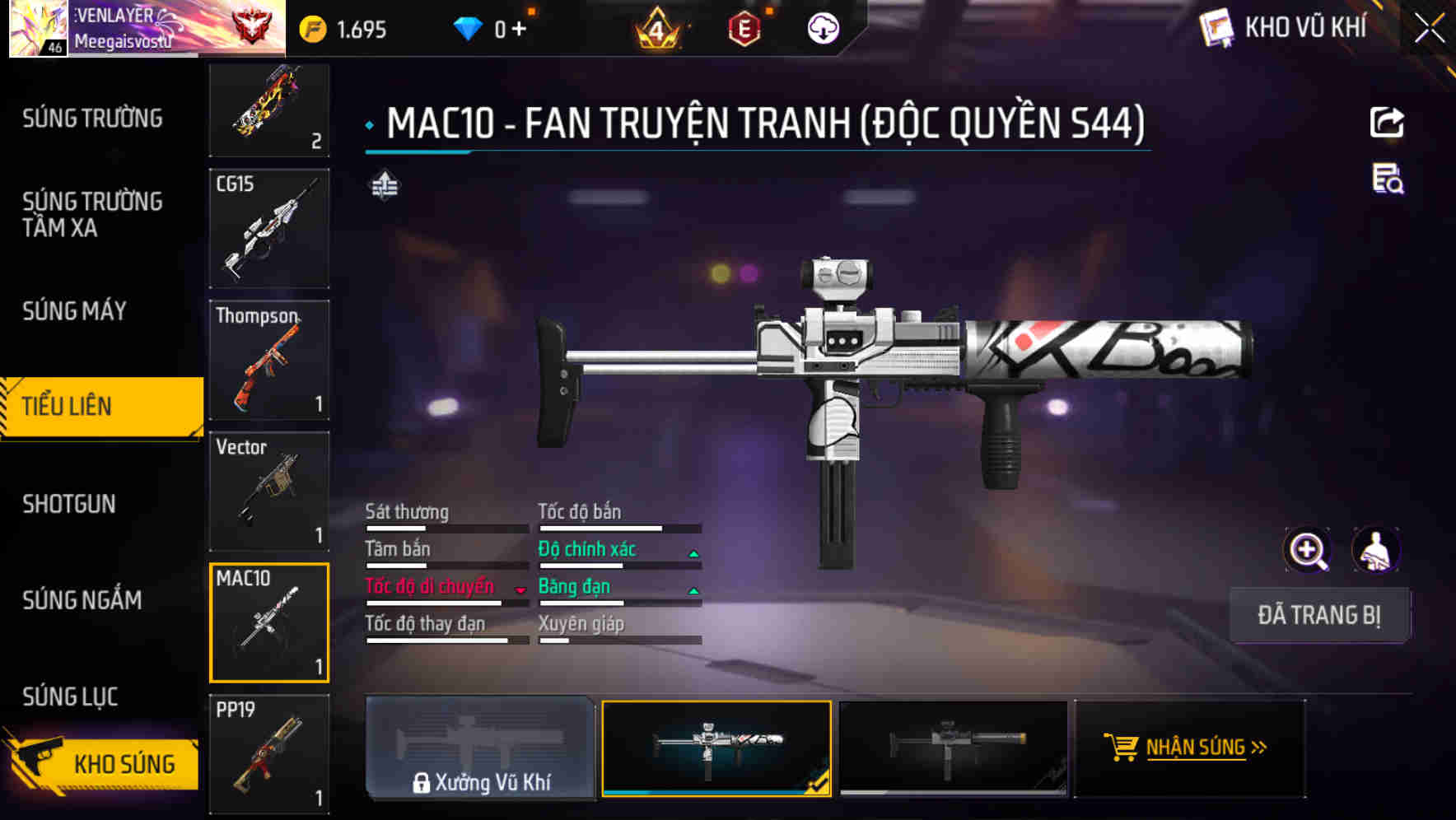Viewport: 1456px width, 820px height.
Task: Choose the Vector weapon tile
Action: 269,492
